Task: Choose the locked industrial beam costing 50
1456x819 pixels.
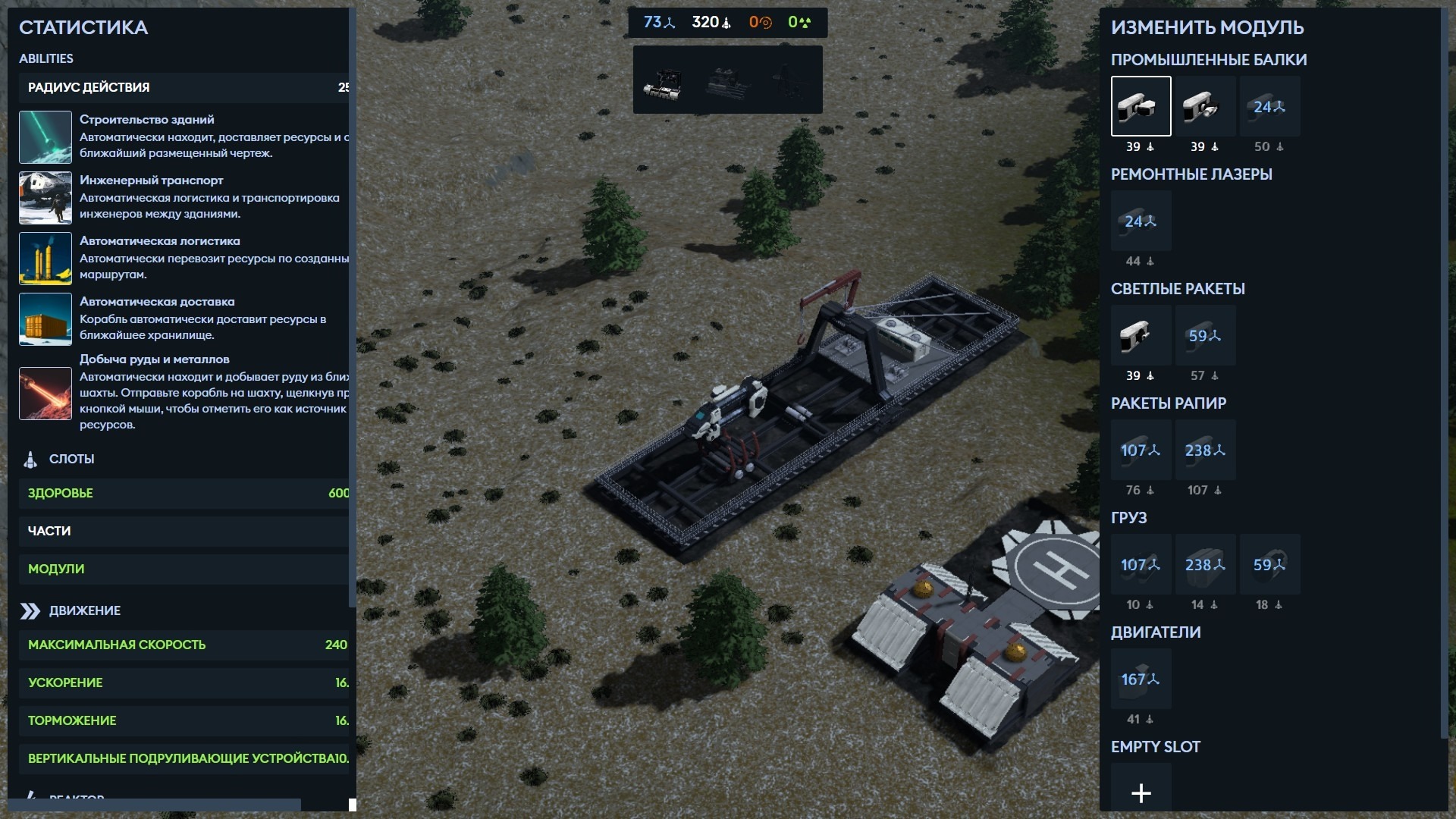Action: 1269,106
